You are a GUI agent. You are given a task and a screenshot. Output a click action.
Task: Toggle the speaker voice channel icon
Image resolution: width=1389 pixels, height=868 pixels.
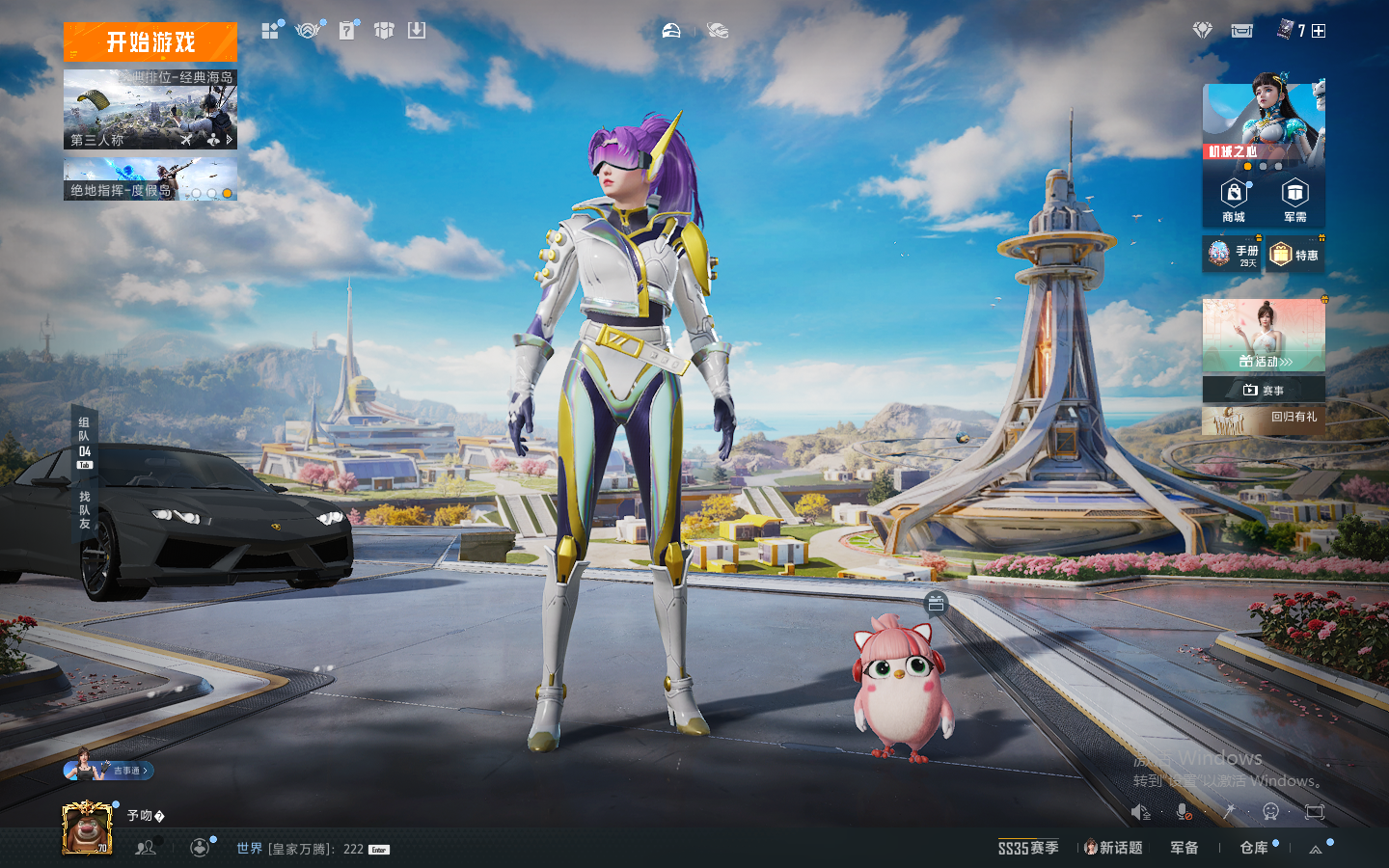pyautogui.click(x=1140, y=812)
